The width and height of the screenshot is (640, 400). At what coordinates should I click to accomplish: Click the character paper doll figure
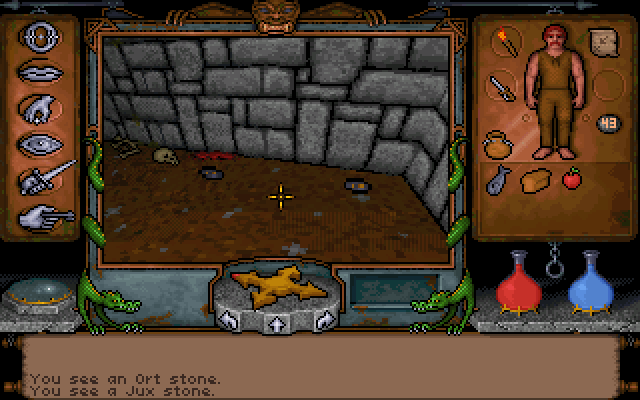551,90
